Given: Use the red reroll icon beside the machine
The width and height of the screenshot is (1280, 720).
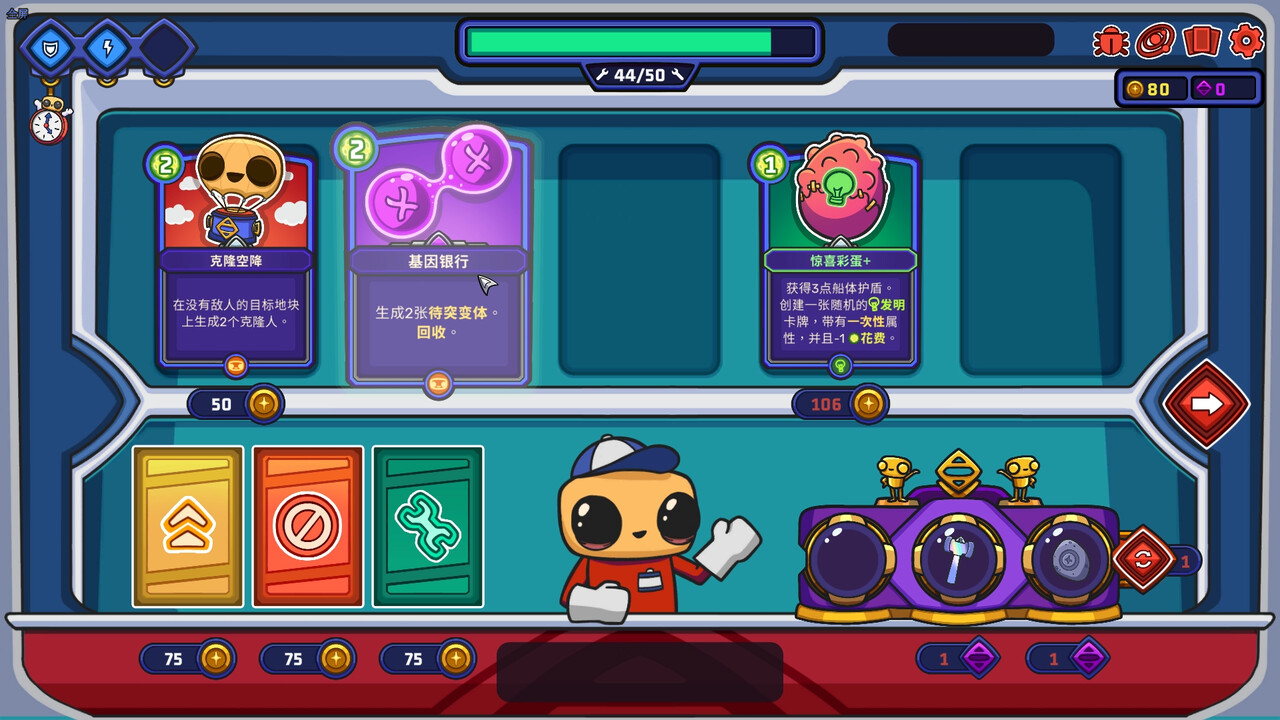Looking at the screenshot, I should click(1143, 560).
